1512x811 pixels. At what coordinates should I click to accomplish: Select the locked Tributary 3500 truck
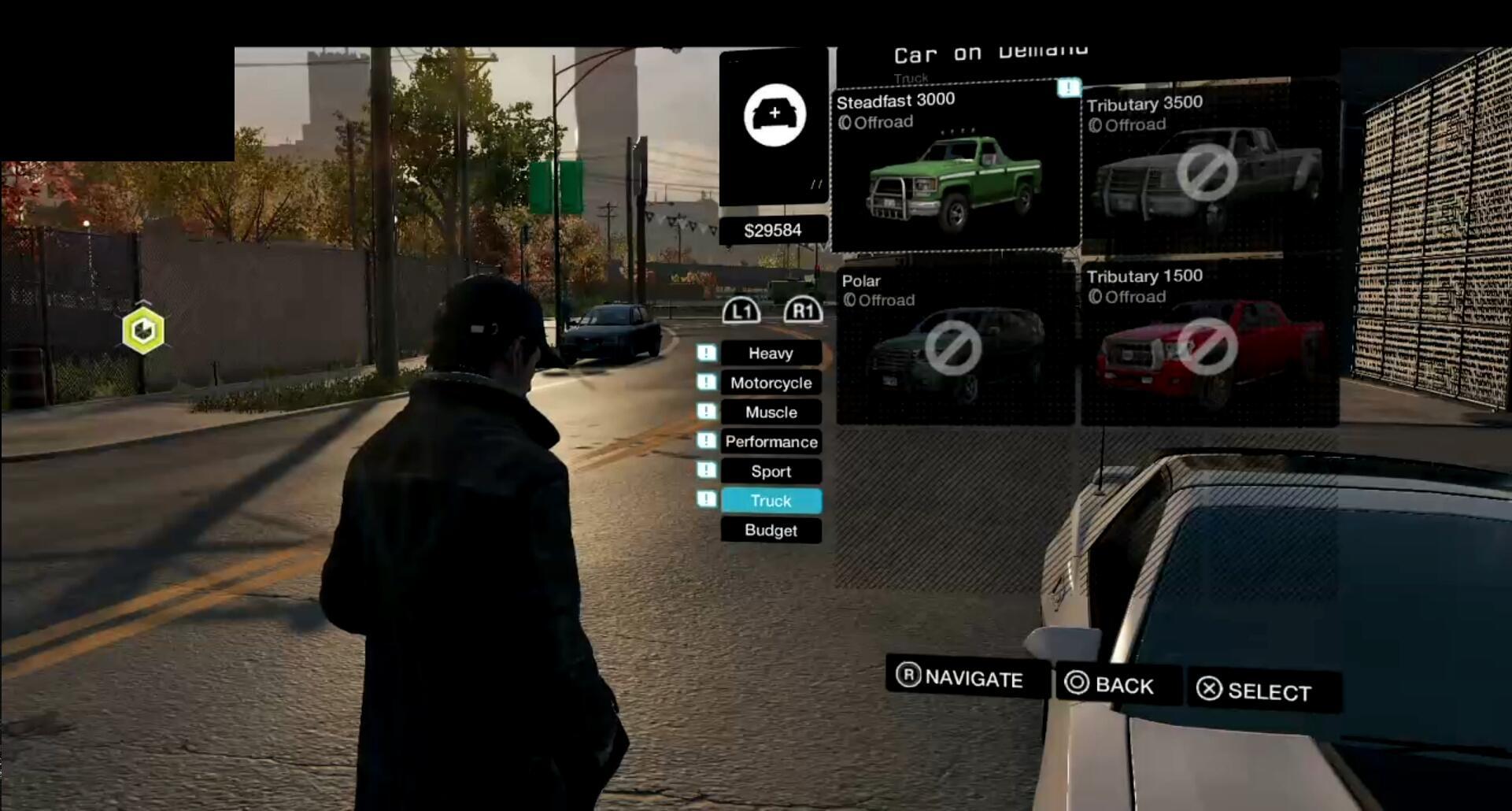[1208, 169]
